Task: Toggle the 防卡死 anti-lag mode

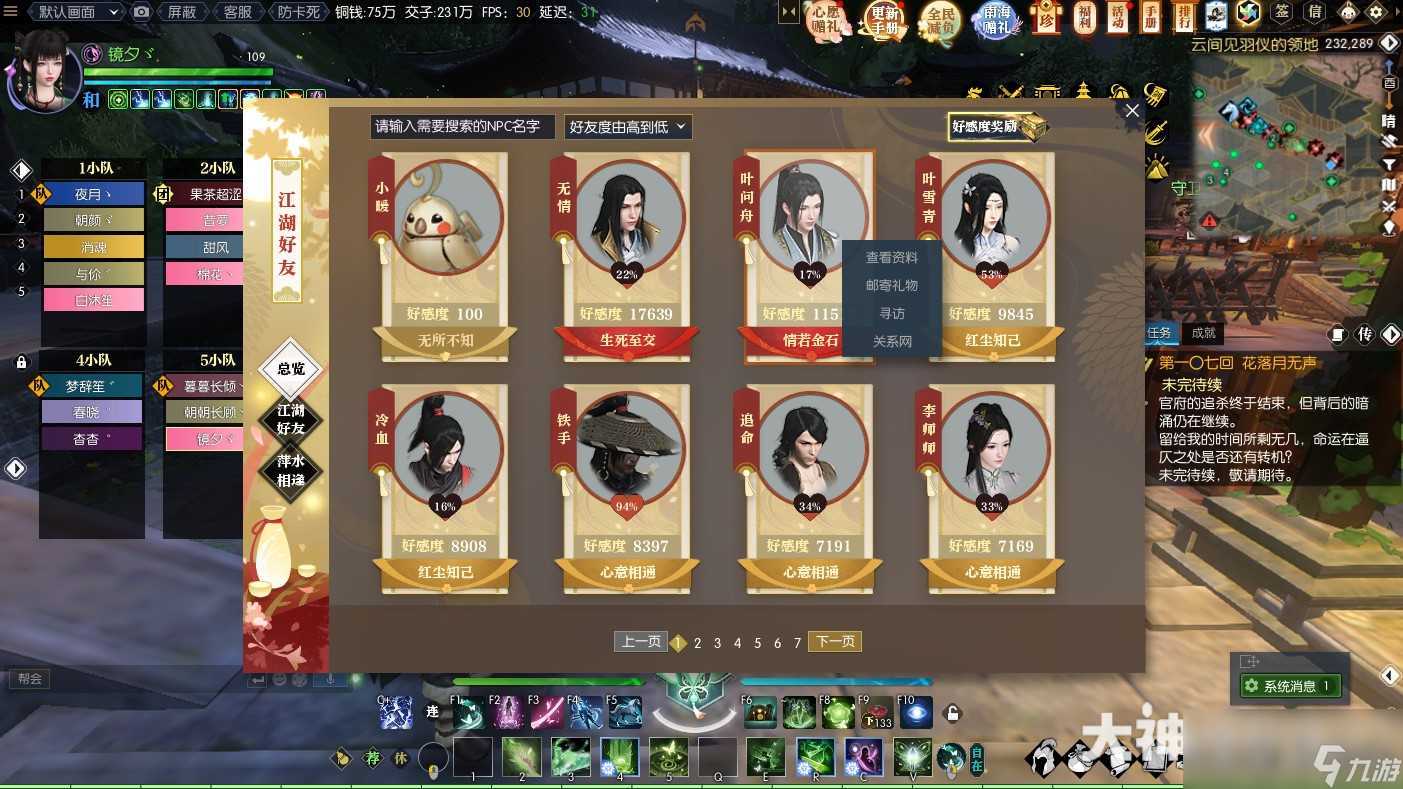Action: tap(300, 11)
